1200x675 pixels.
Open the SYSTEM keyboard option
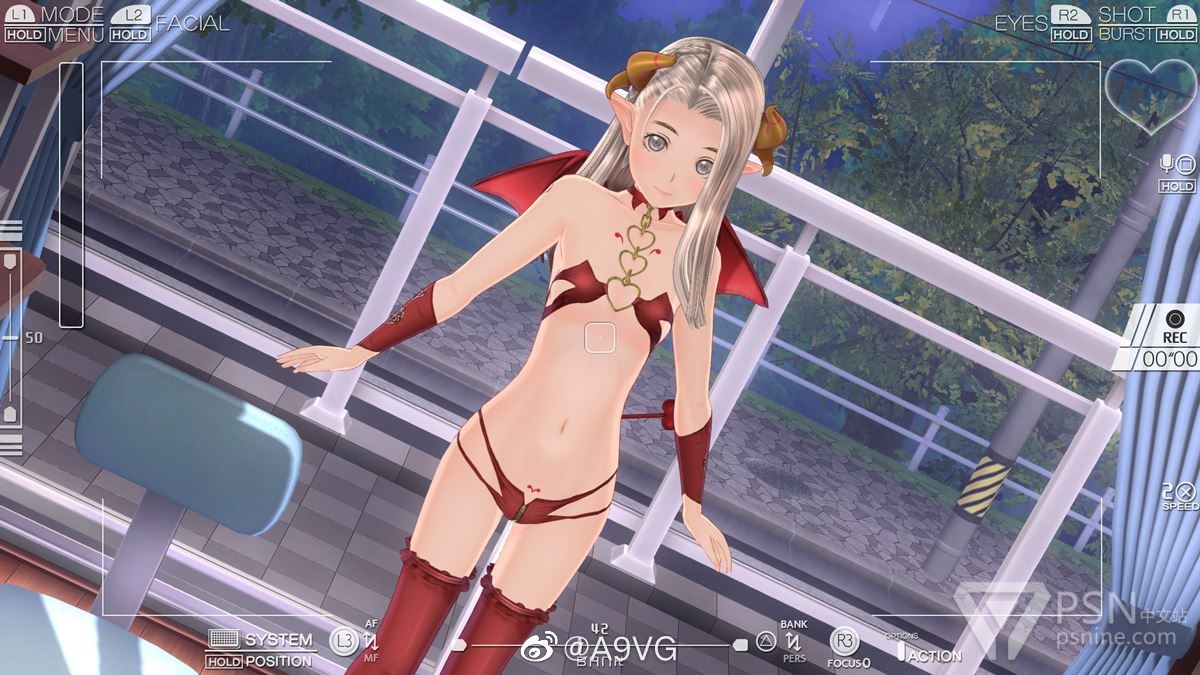262,639
